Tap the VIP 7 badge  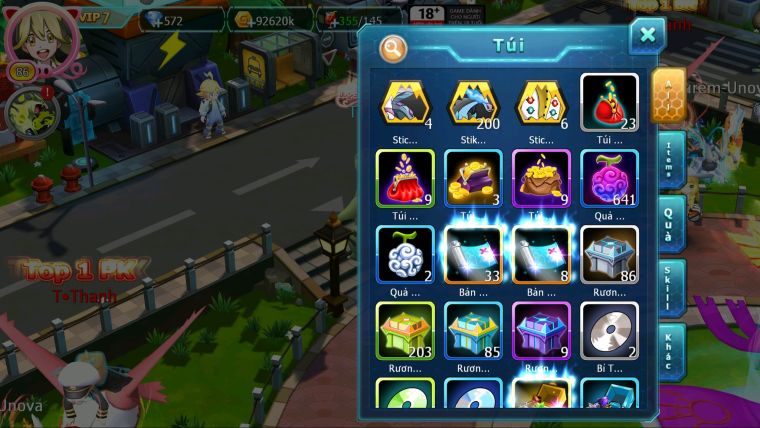[92, 17]
